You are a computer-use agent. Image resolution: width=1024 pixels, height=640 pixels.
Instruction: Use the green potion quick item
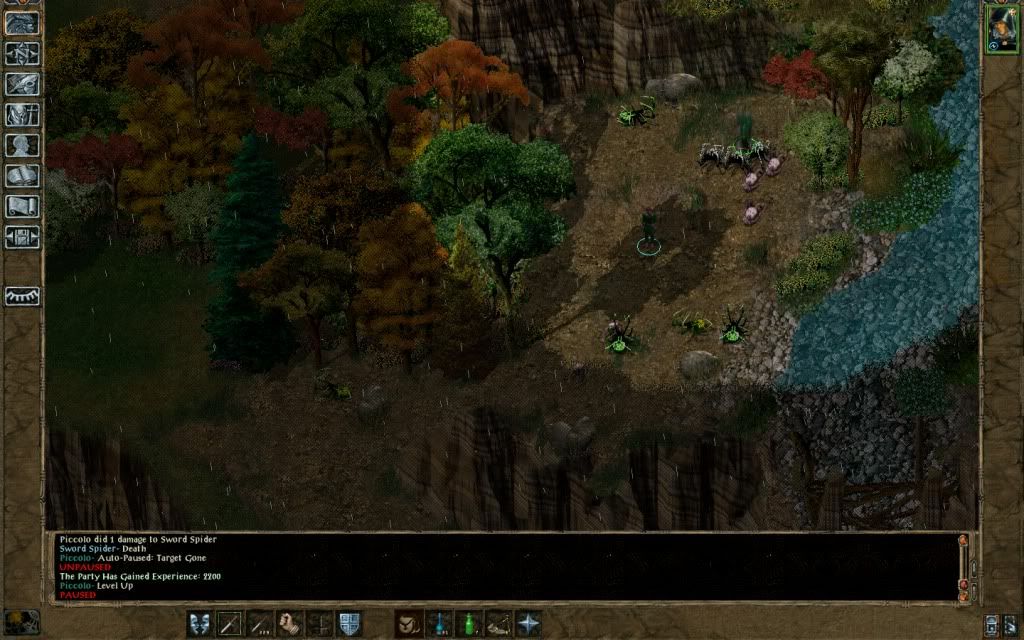(x=468, y=623)
